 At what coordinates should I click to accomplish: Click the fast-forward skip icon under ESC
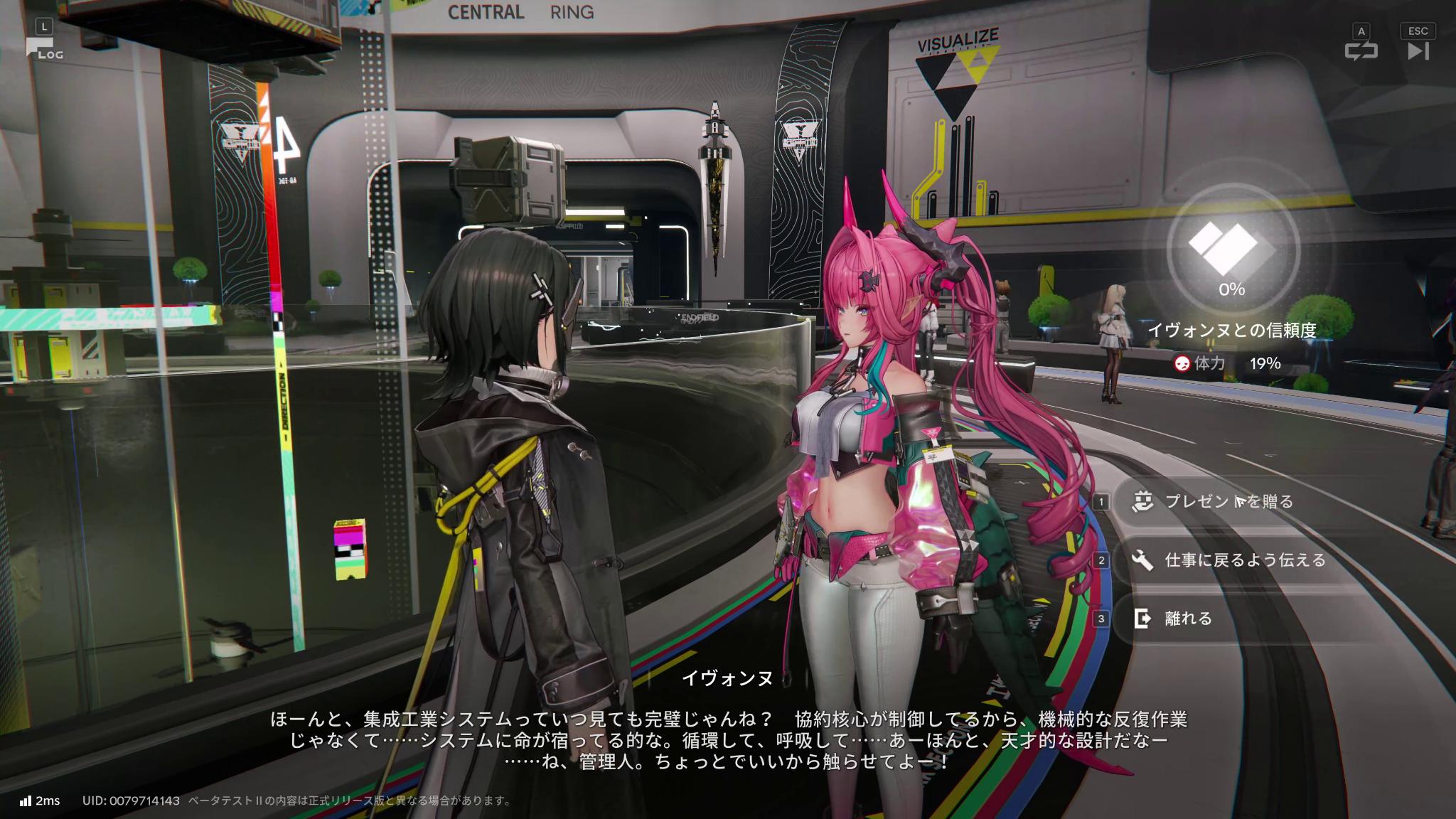coord(1419,50)
